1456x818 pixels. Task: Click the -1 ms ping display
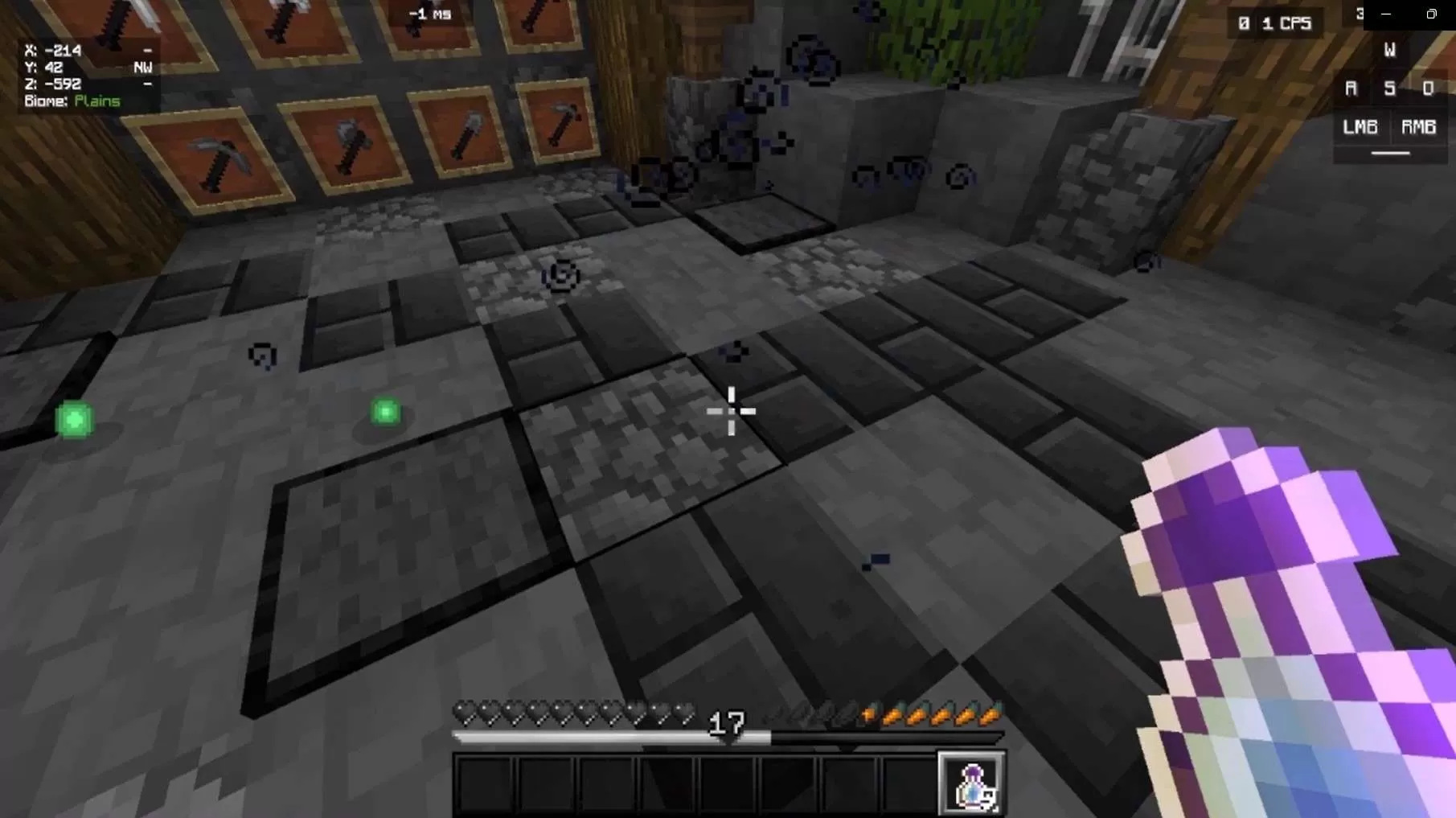[x=427, y=14]
